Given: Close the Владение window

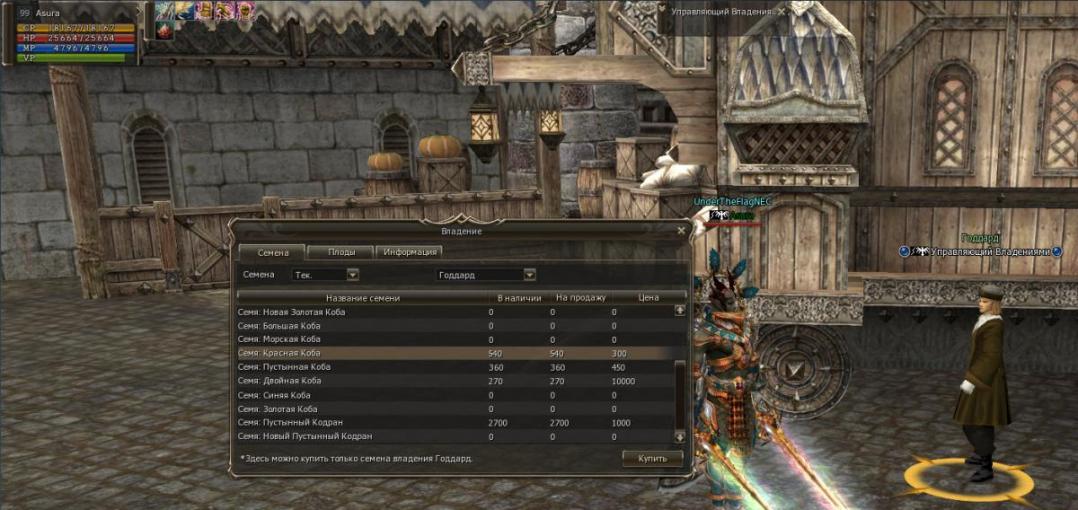Looking at the screenshot, I should click(x=681, y=231).
